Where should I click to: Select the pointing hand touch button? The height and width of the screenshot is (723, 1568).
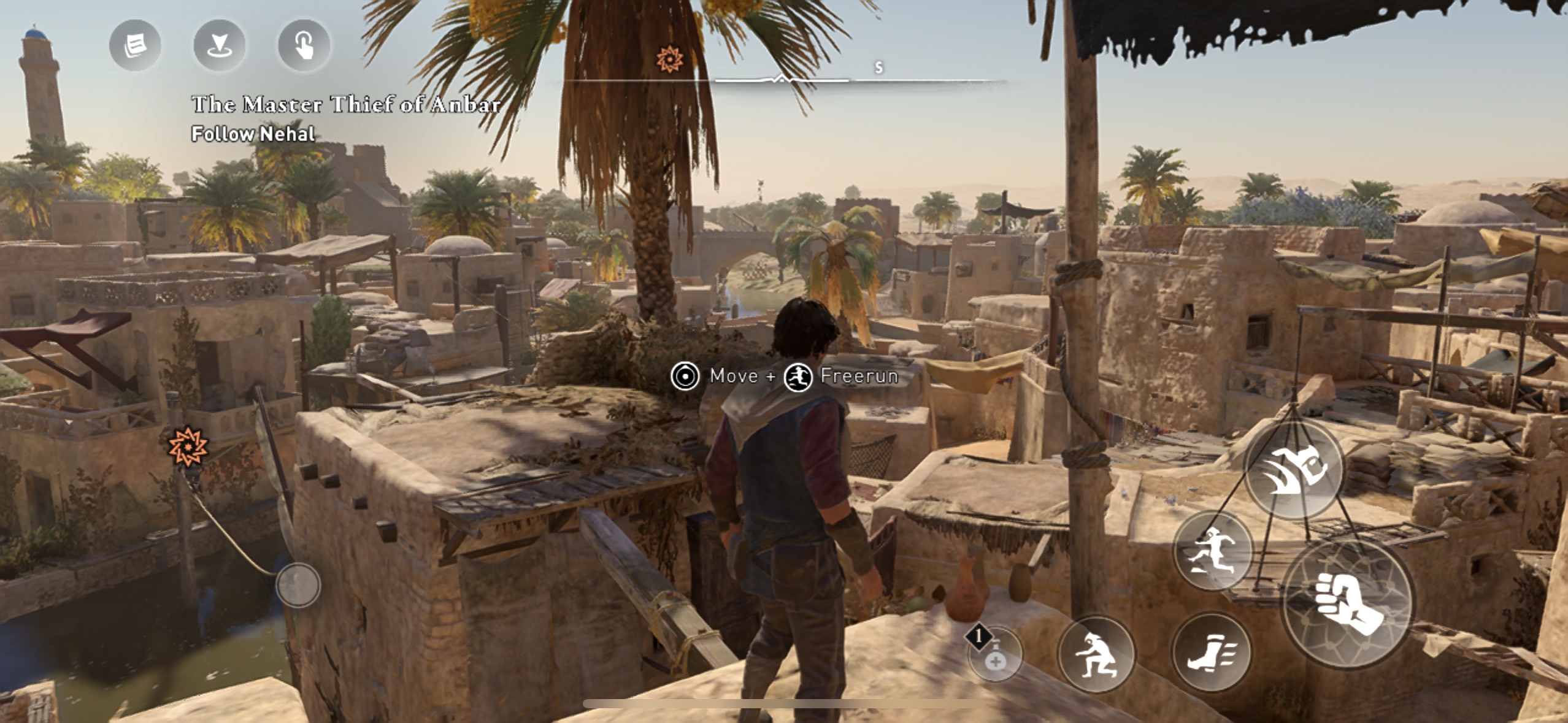pyautogui.click(x=304, y=45)
